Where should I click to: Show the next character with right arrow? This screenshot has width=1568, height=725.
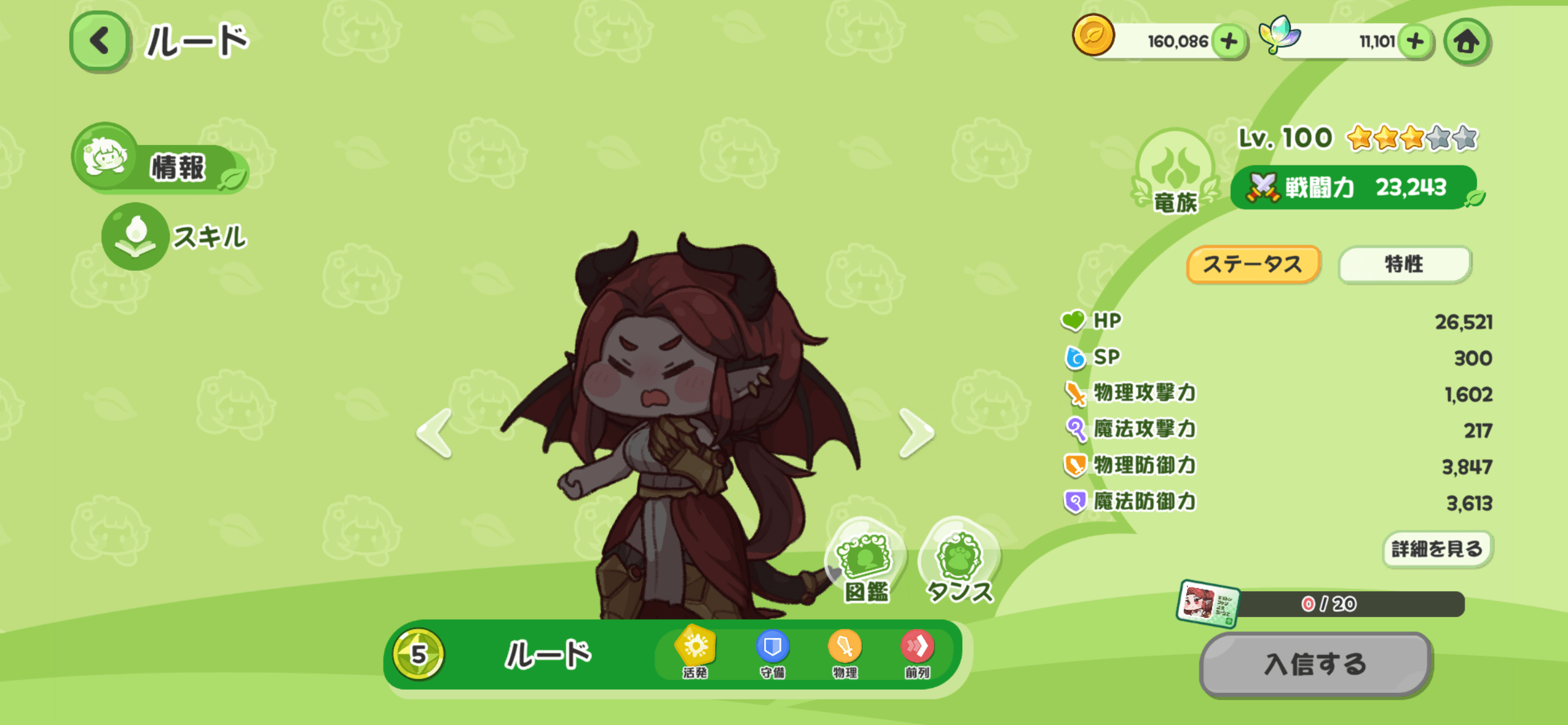916,433
